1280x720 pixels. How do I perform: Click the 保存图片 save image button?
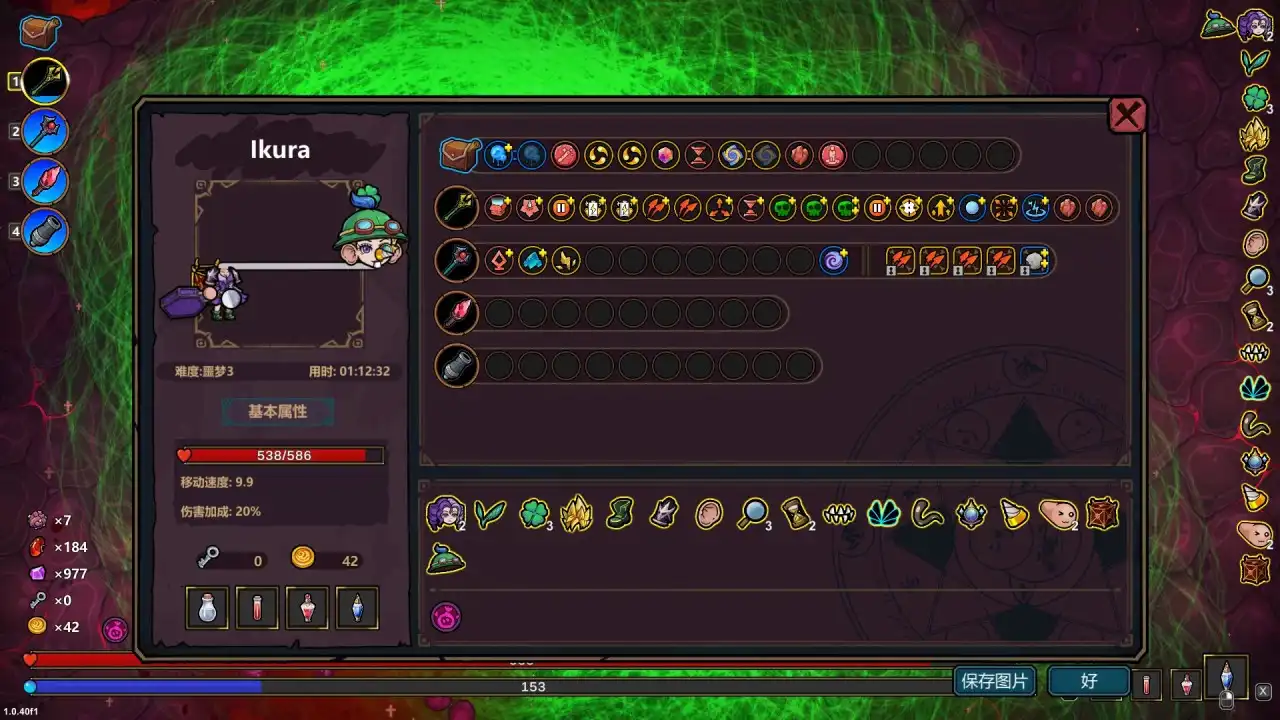(994, 681)
